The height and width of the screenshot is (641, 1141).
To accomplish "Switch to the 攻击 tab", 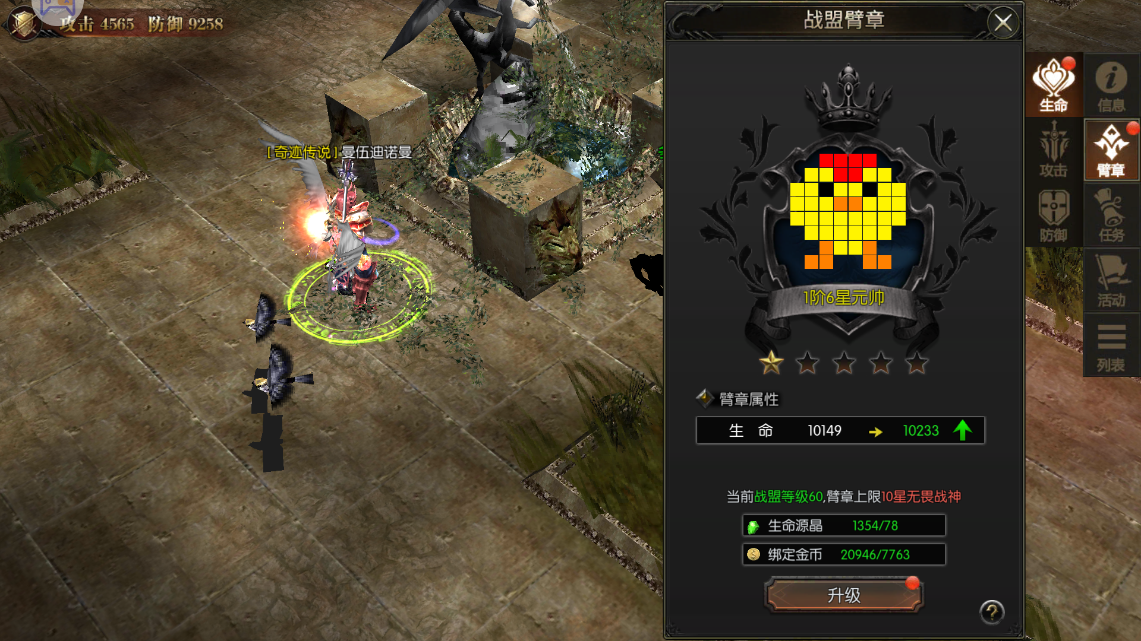I will click(x=1053, y=151).
